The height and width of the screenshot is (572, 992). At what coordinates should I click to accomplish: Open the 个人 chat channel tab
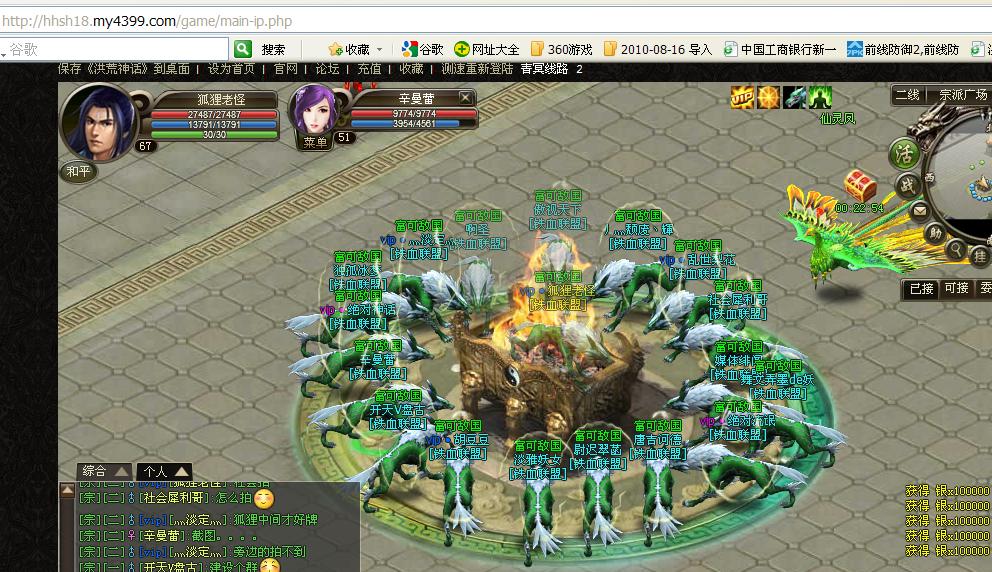point(164,471)
